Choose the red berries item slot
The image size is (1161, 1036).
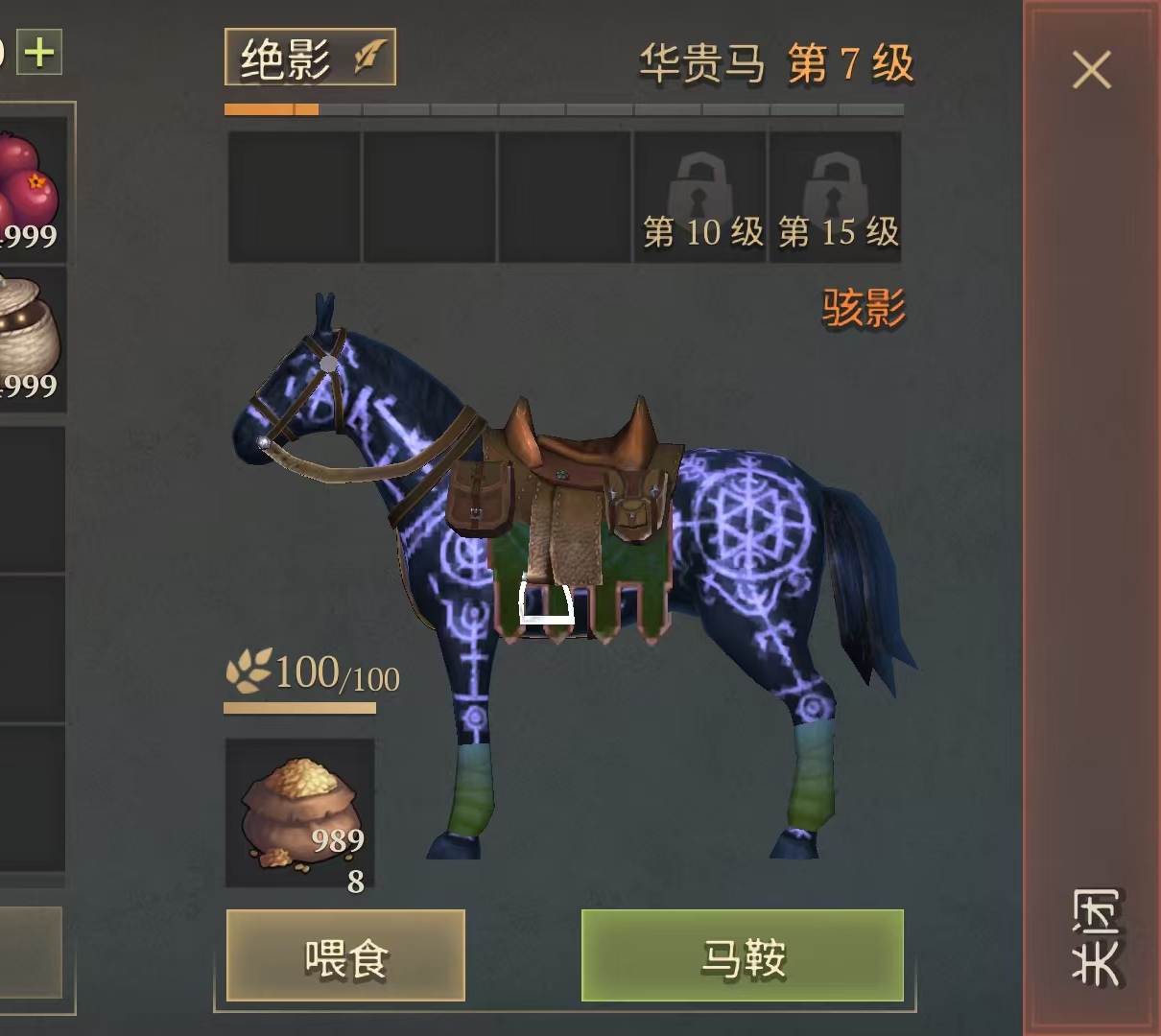tap(29, 187)
